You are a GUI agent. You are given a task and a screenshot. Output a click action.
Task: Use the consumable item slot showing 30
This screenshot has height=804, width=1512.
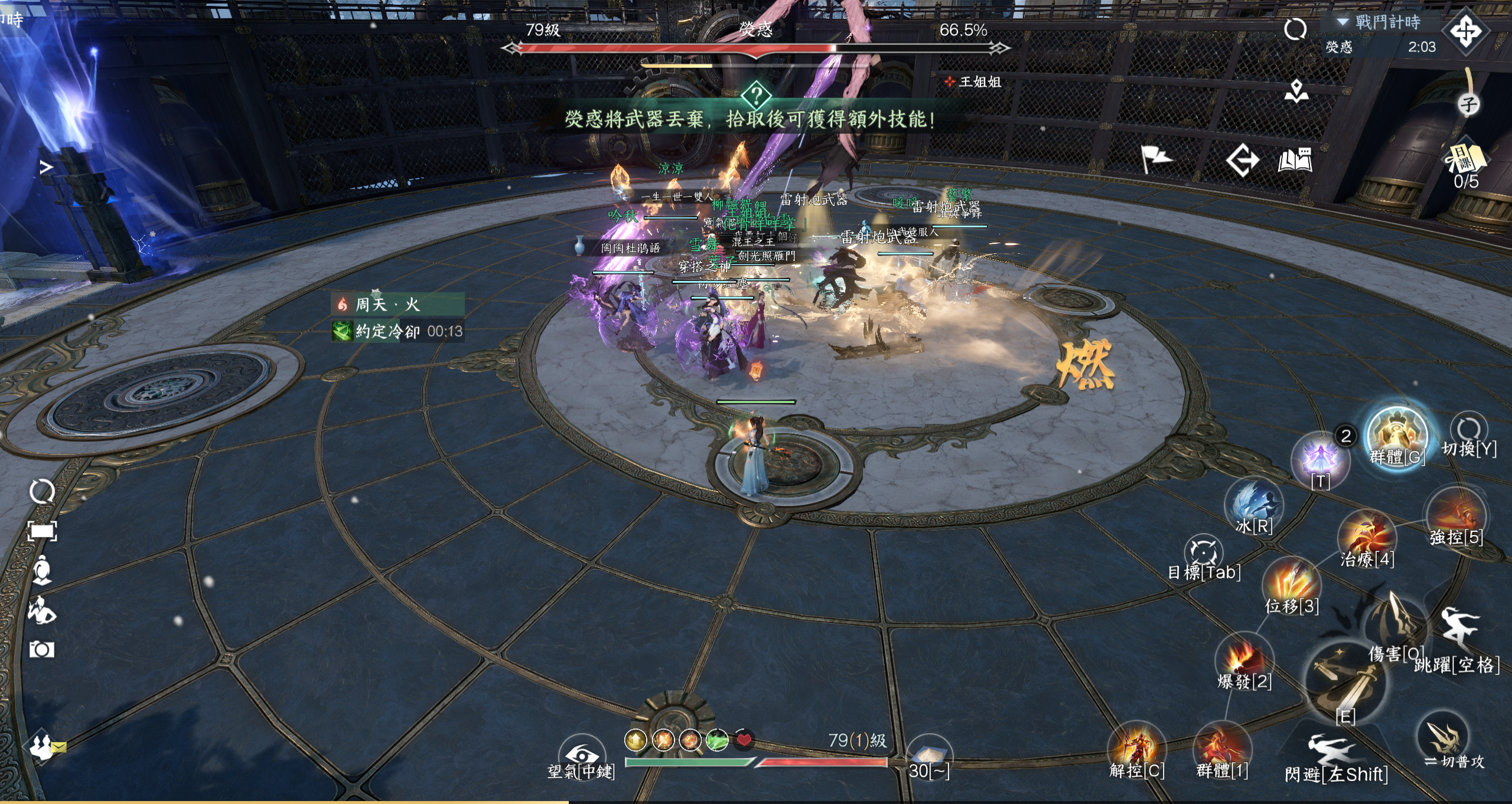click(928, 756)
